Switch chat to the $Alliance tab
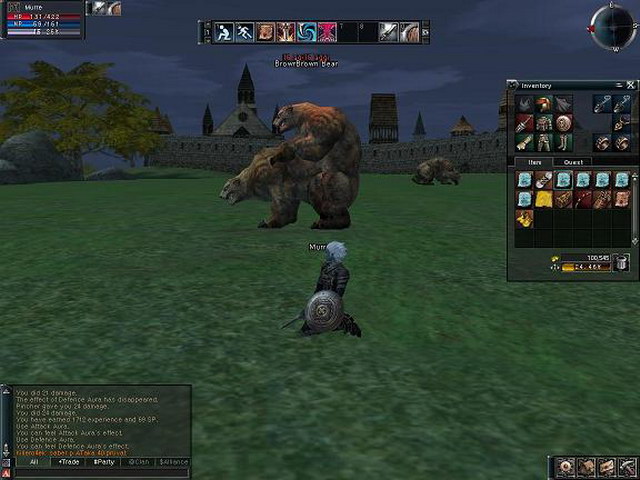Viewport: 640px width, 480px height. pos(174,462)
